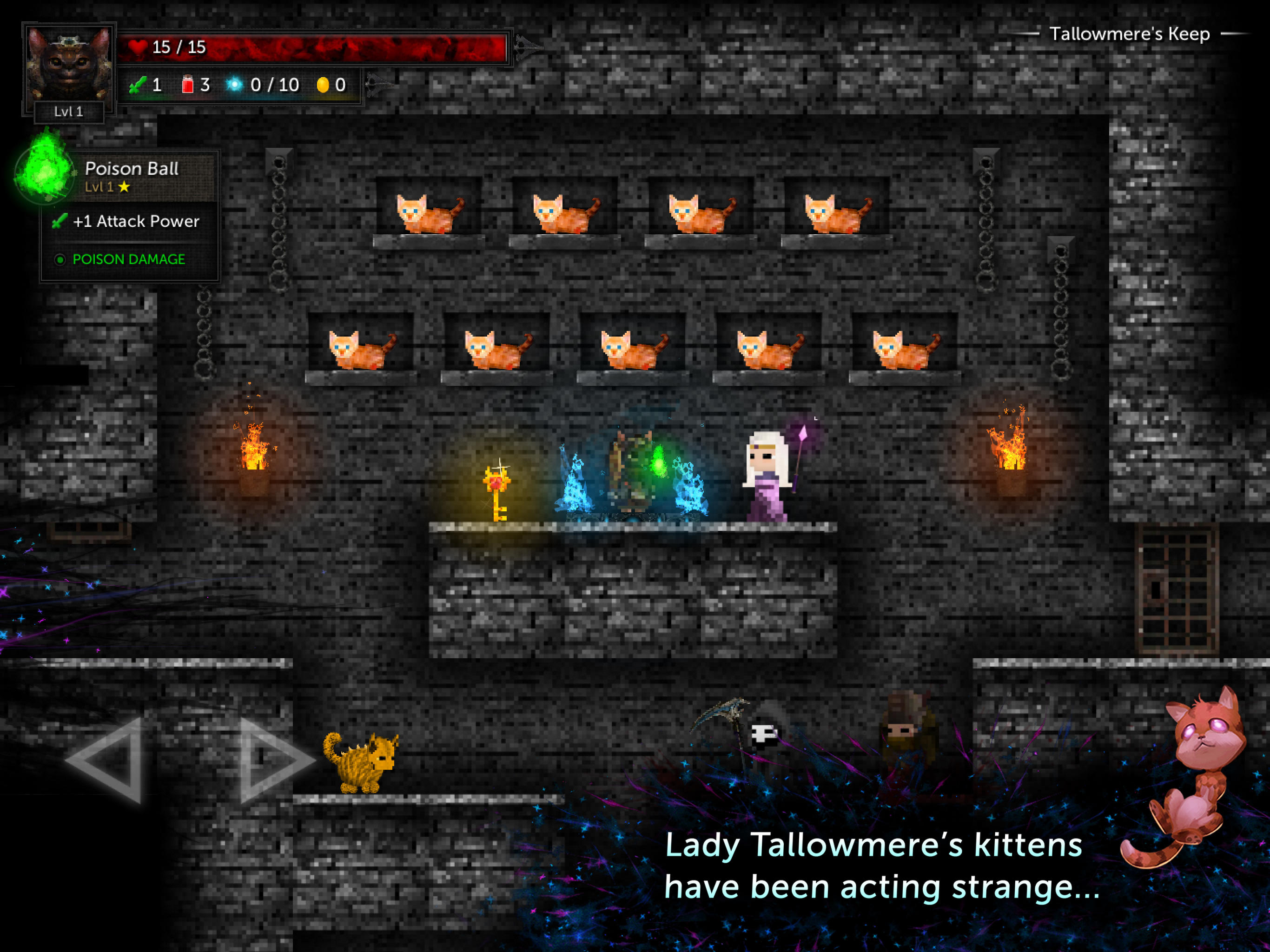
Task: Click the gold coin counter icon
Action: pos(323,85)
